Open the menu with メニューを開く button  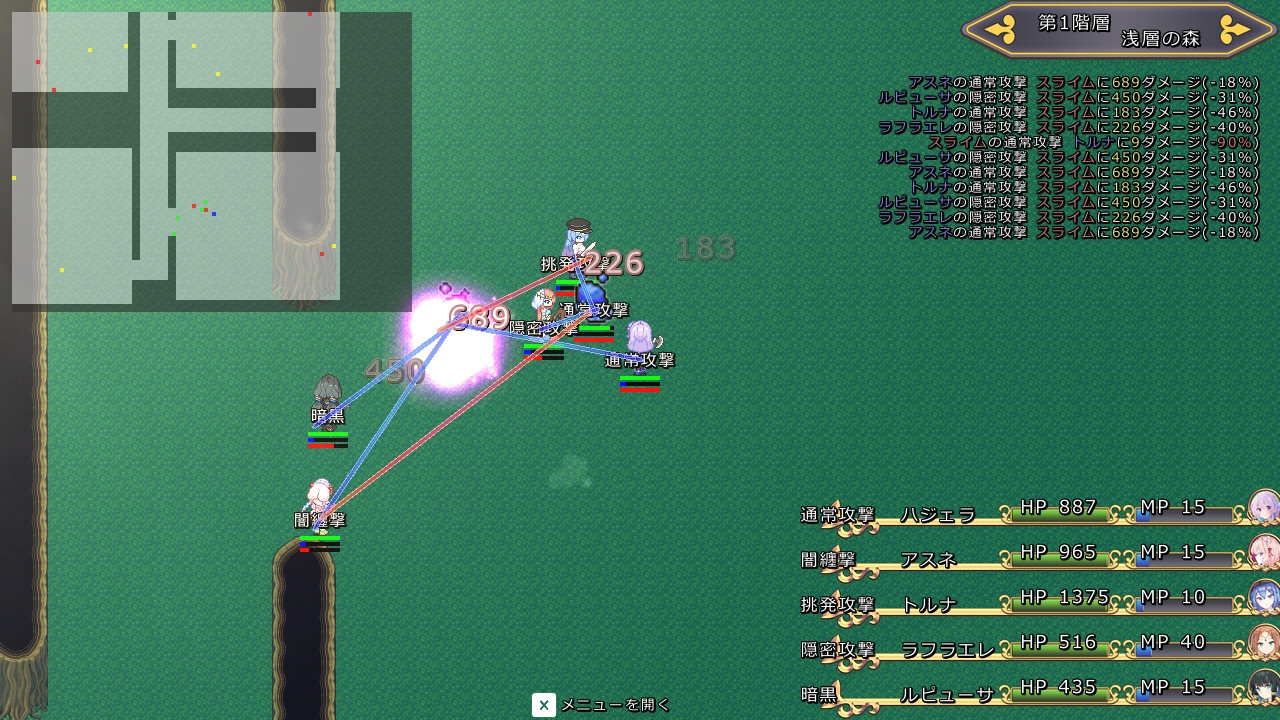(x=601, y=705)
